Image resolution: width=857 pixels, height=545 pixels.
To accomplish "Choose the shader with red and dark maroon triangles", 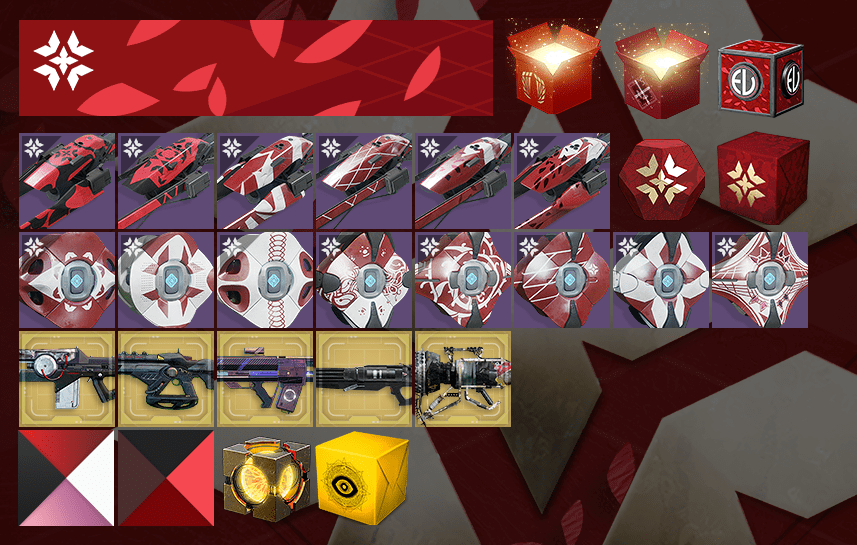I will [165, 478].
